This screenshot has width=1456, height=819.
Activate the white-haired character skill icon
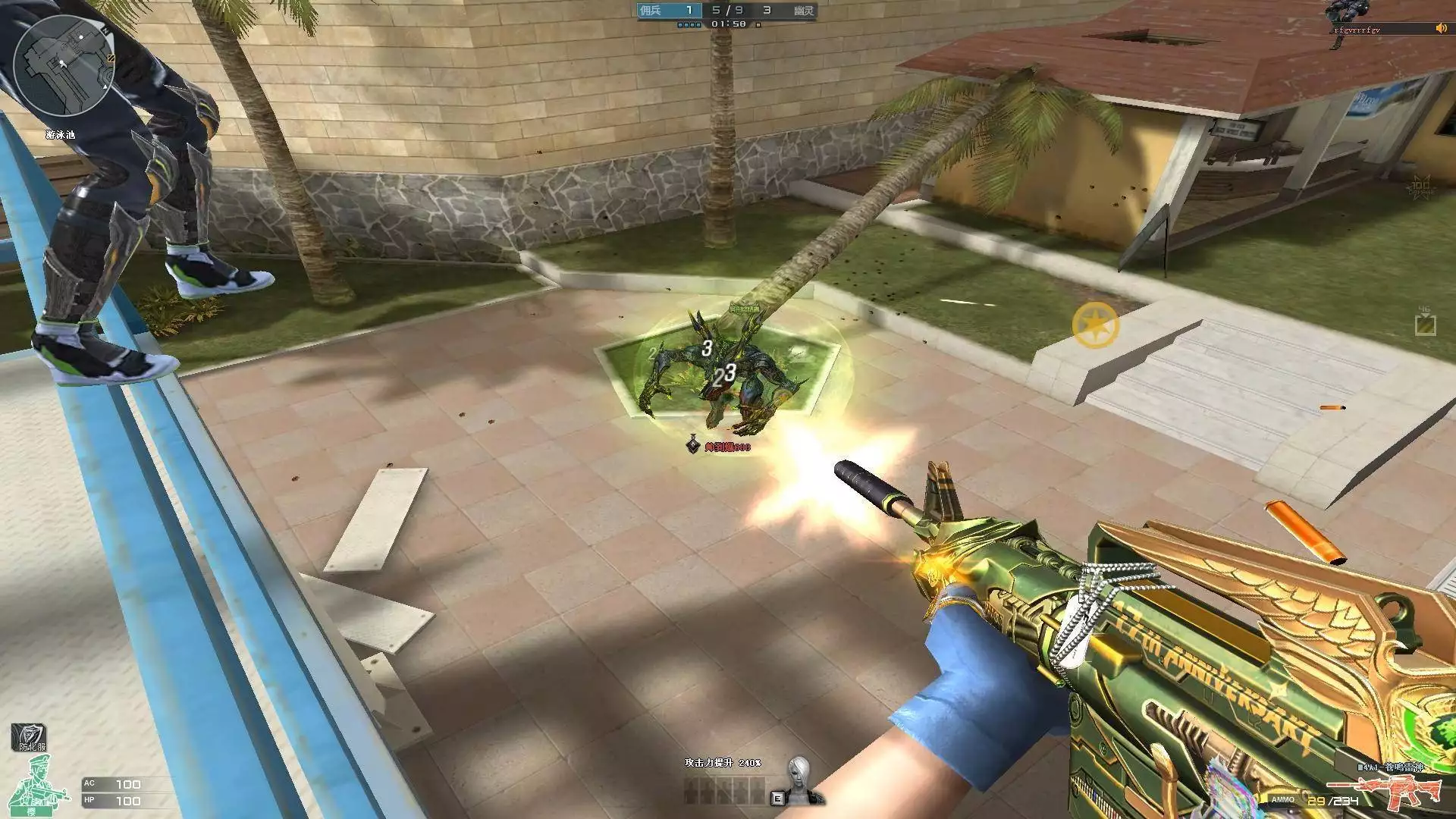click(798, 779)
